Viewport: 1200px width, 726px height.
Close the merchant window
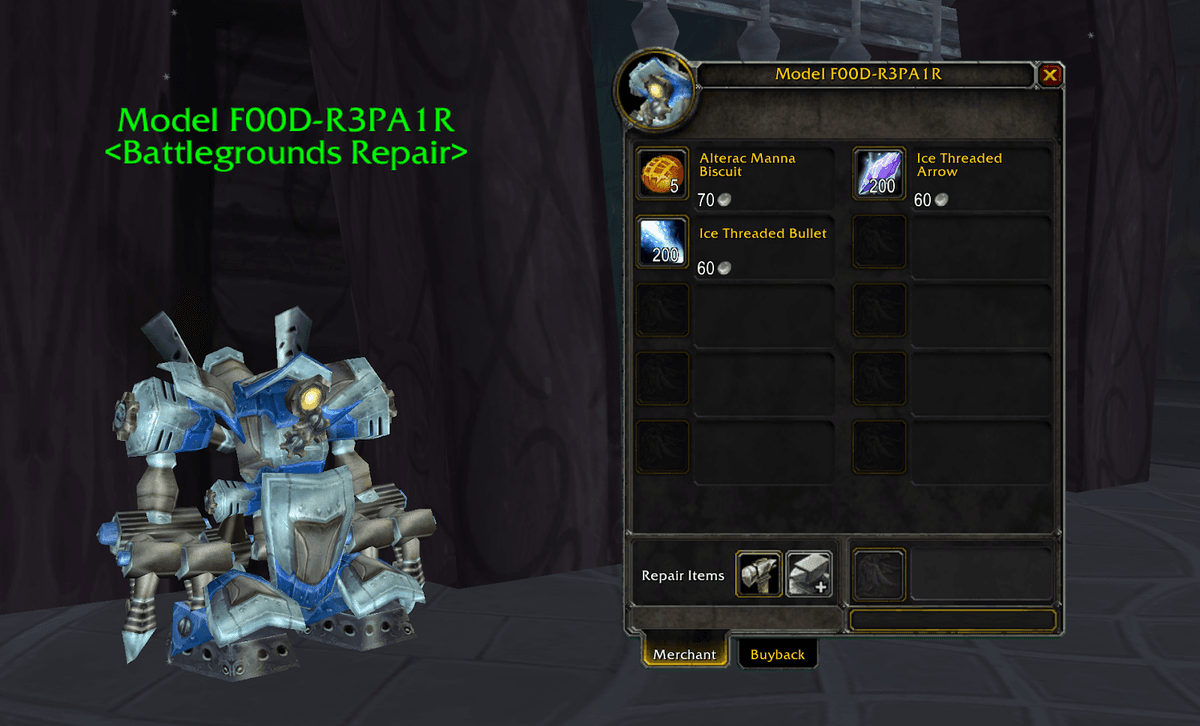point(1050,75)
